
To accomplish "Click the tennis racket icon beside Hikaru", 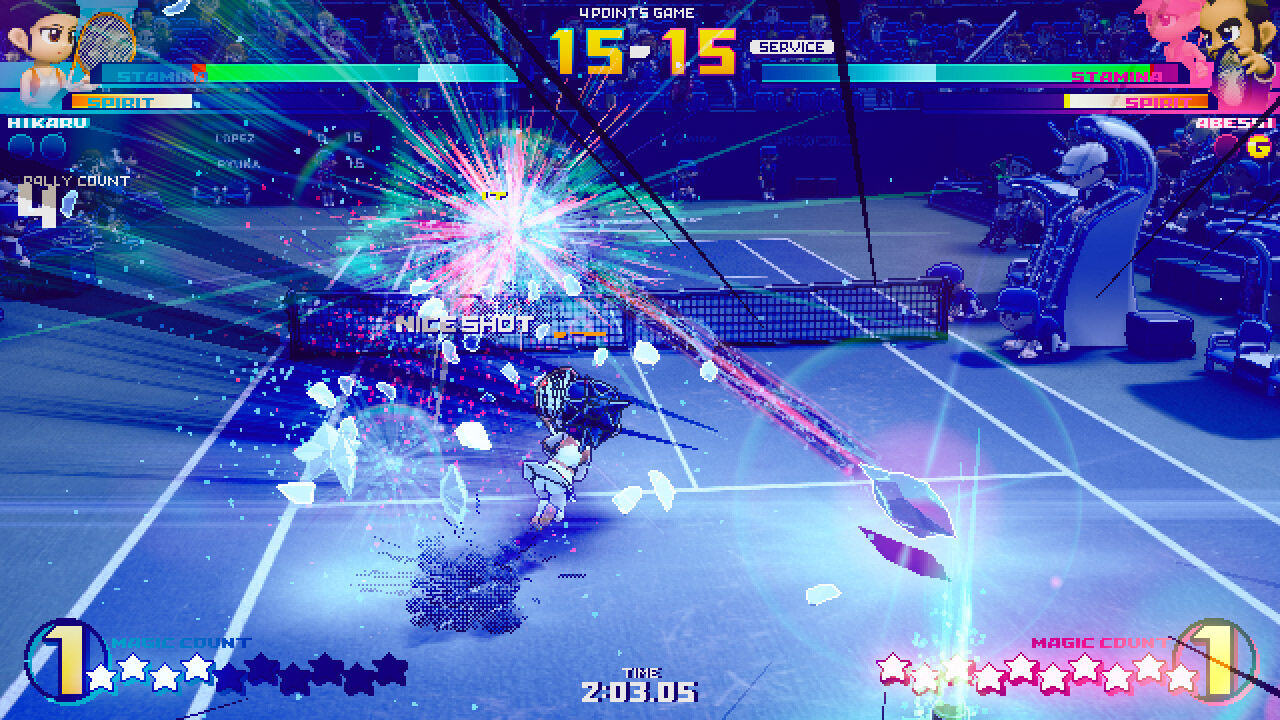I will [105, 40].
